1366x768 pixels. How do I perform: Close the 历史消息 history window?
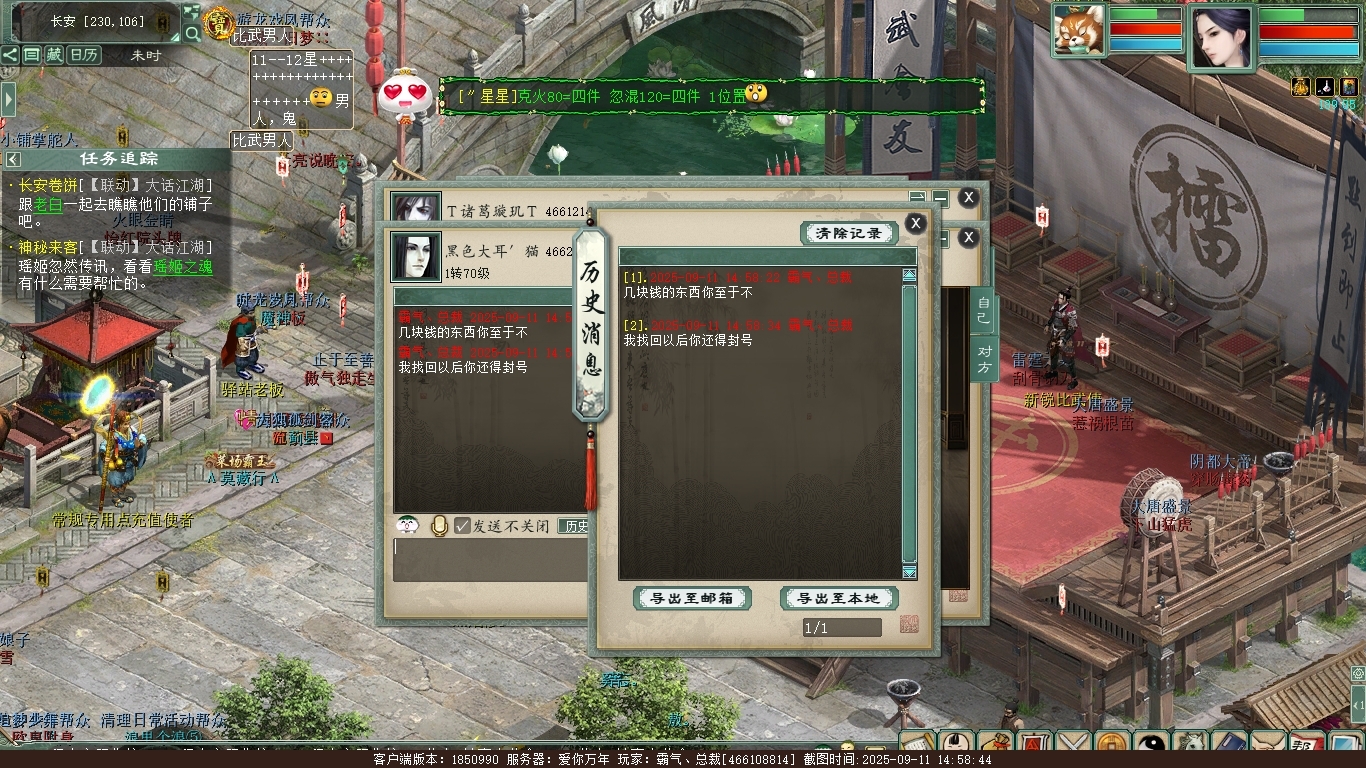915,223
